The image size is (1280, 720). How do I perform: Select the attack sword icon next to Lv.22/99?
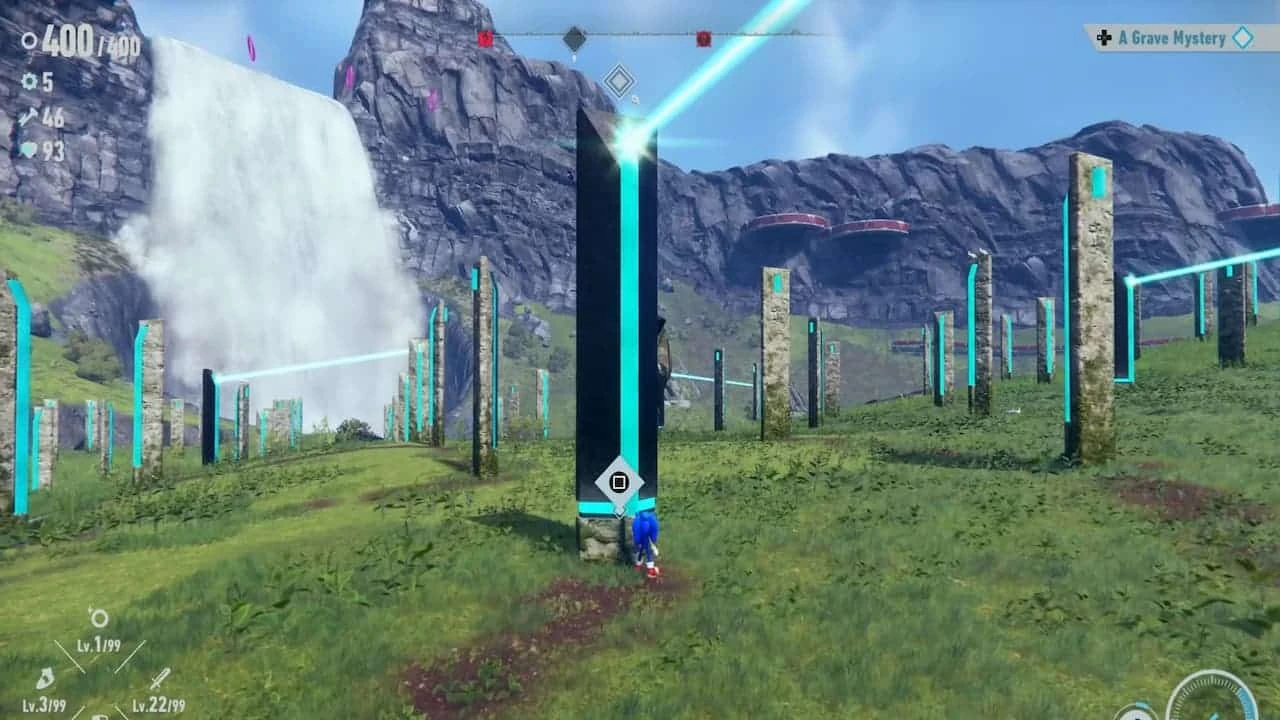click(x=161, y=678)
